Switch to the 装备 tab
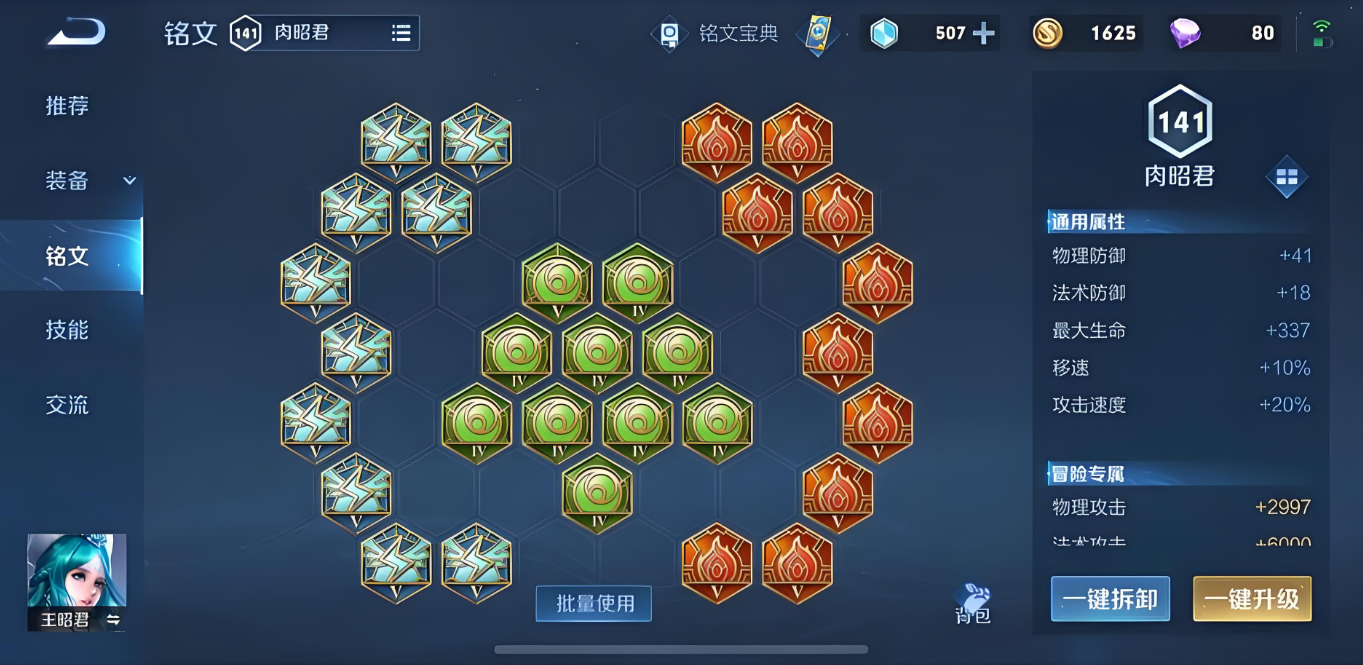 67,181
